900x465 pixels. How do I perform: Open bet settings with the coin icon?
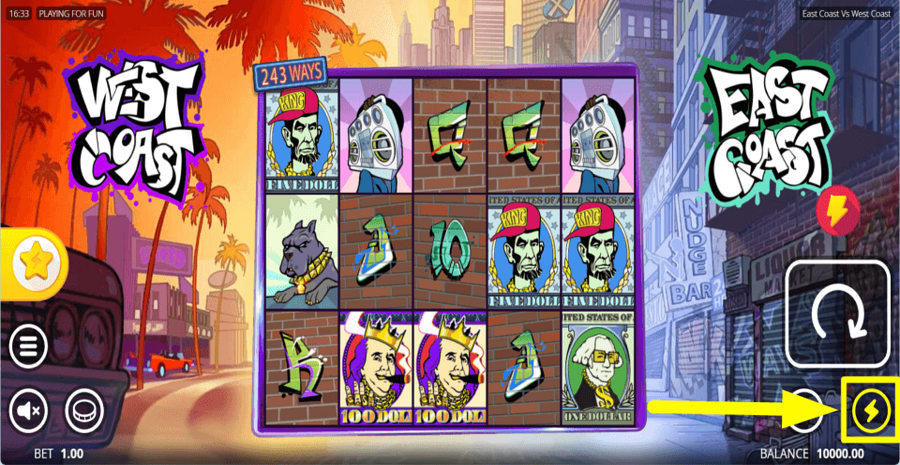[x=84, y=409]
